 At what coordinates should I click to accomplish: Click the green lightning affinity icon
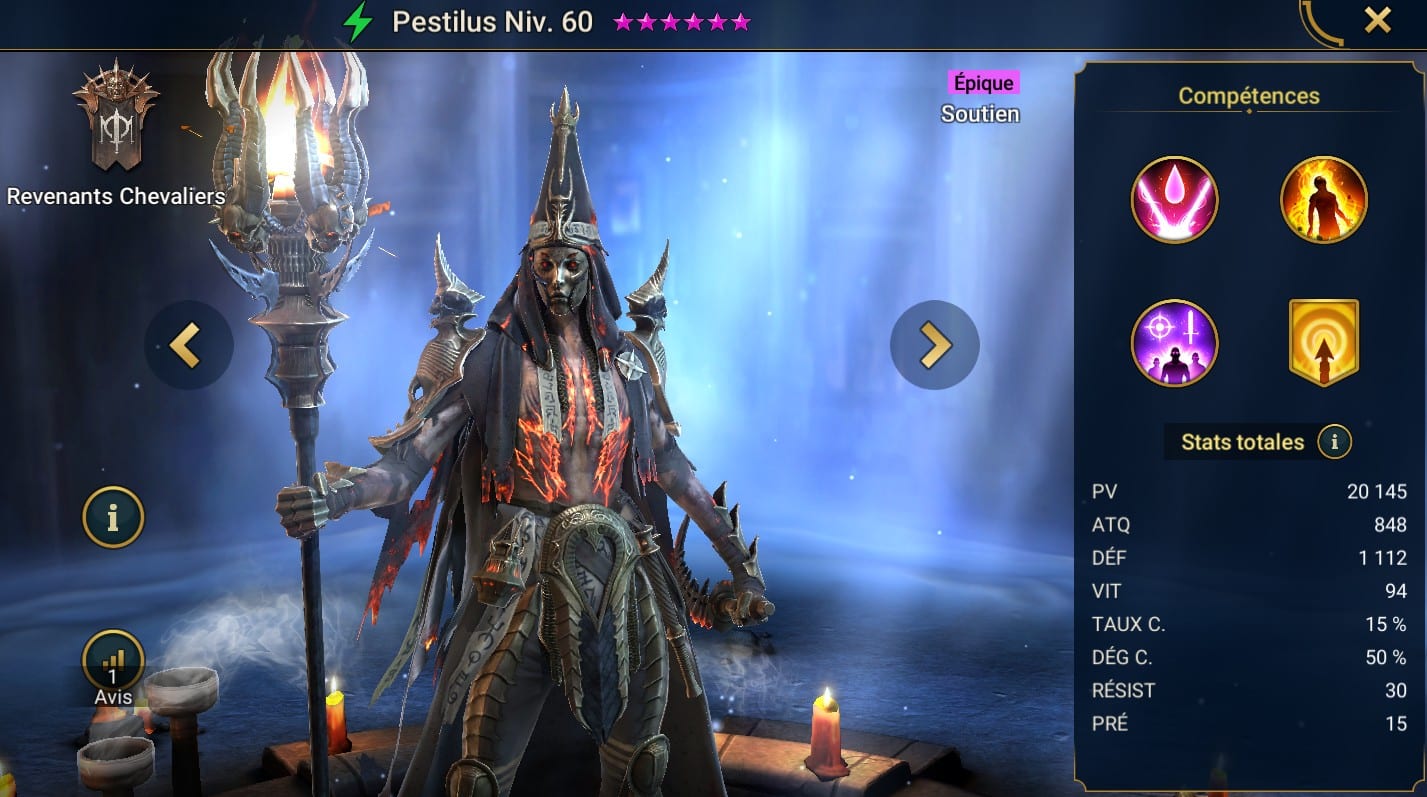point(358,21)
